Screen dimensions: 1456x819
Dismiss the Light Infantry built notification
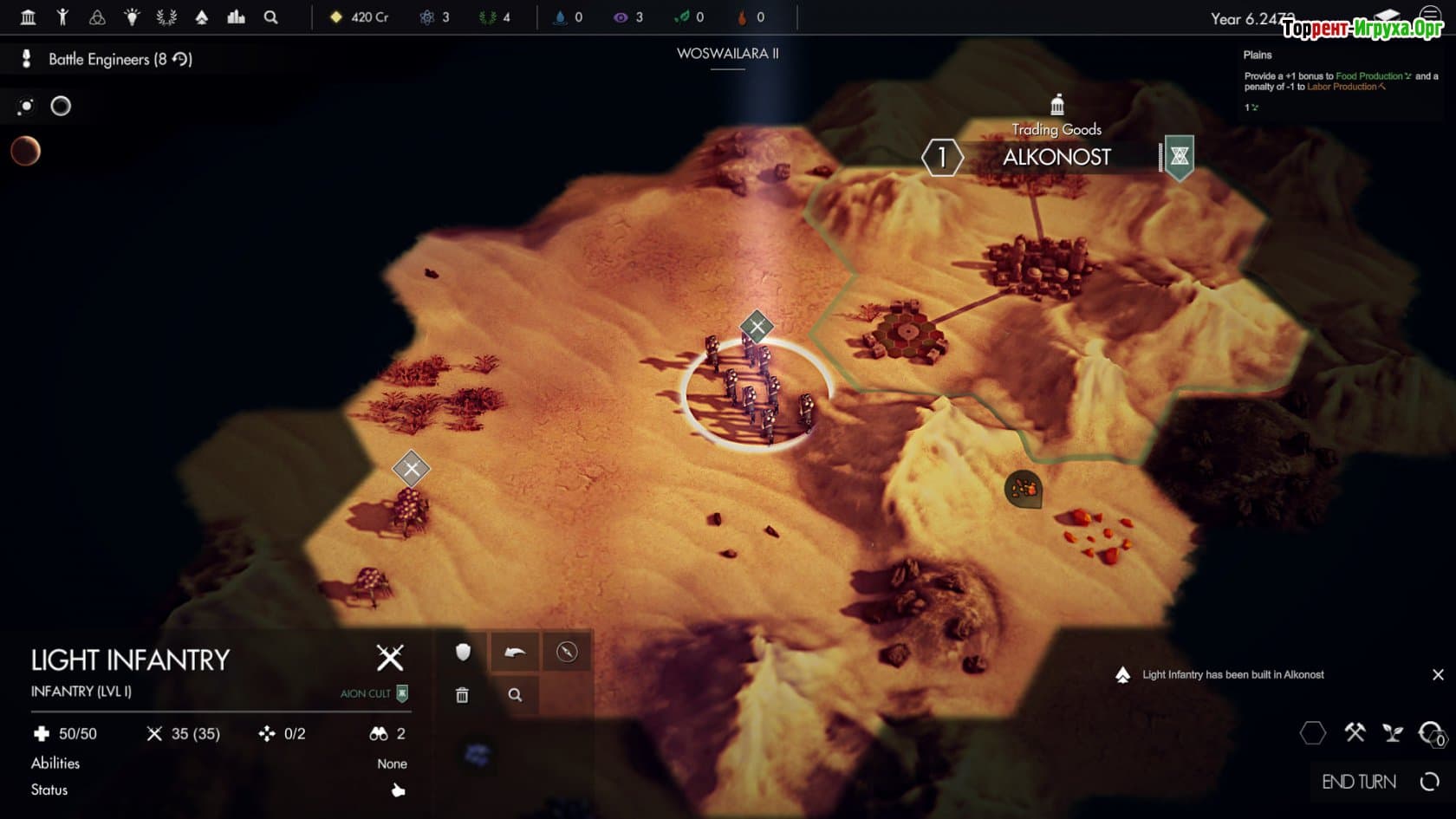[1438, 674]
